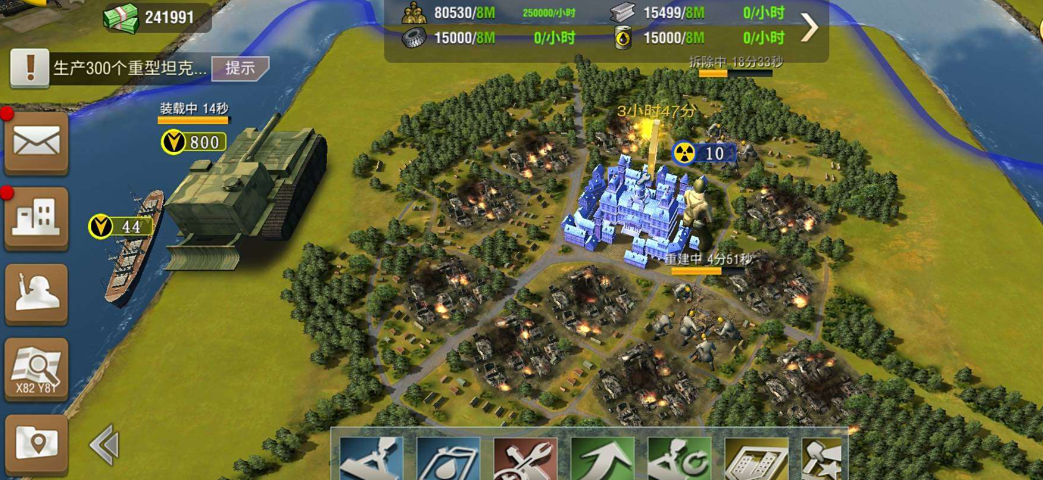Select the hammer and star toolbar button
Image resolution: width=1043 pixels, height=480 pixels.
pos(824,459)
